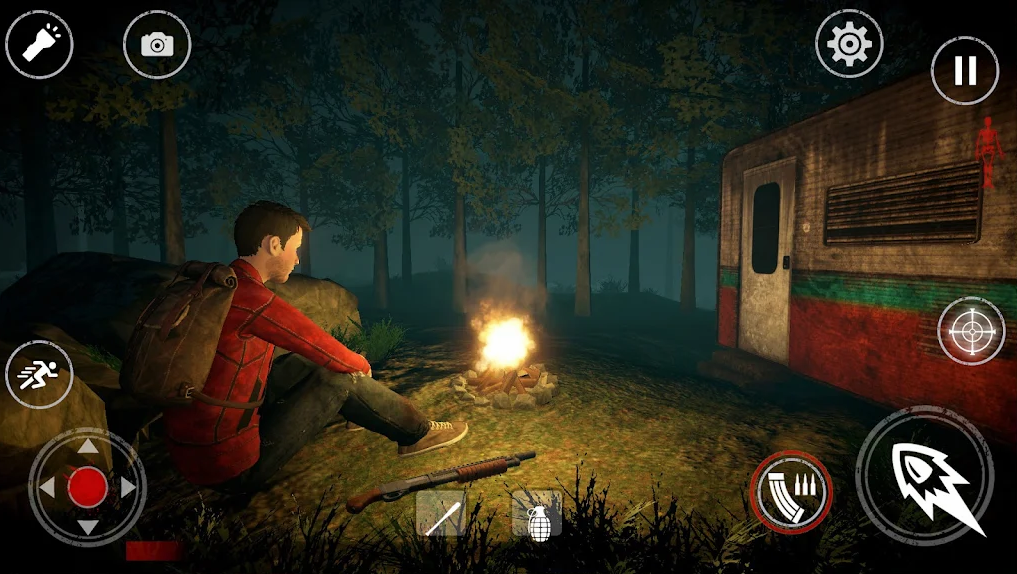1017x574 pixels.
Task: Toggle the flashlight button
Action: [x=39, y=44]
